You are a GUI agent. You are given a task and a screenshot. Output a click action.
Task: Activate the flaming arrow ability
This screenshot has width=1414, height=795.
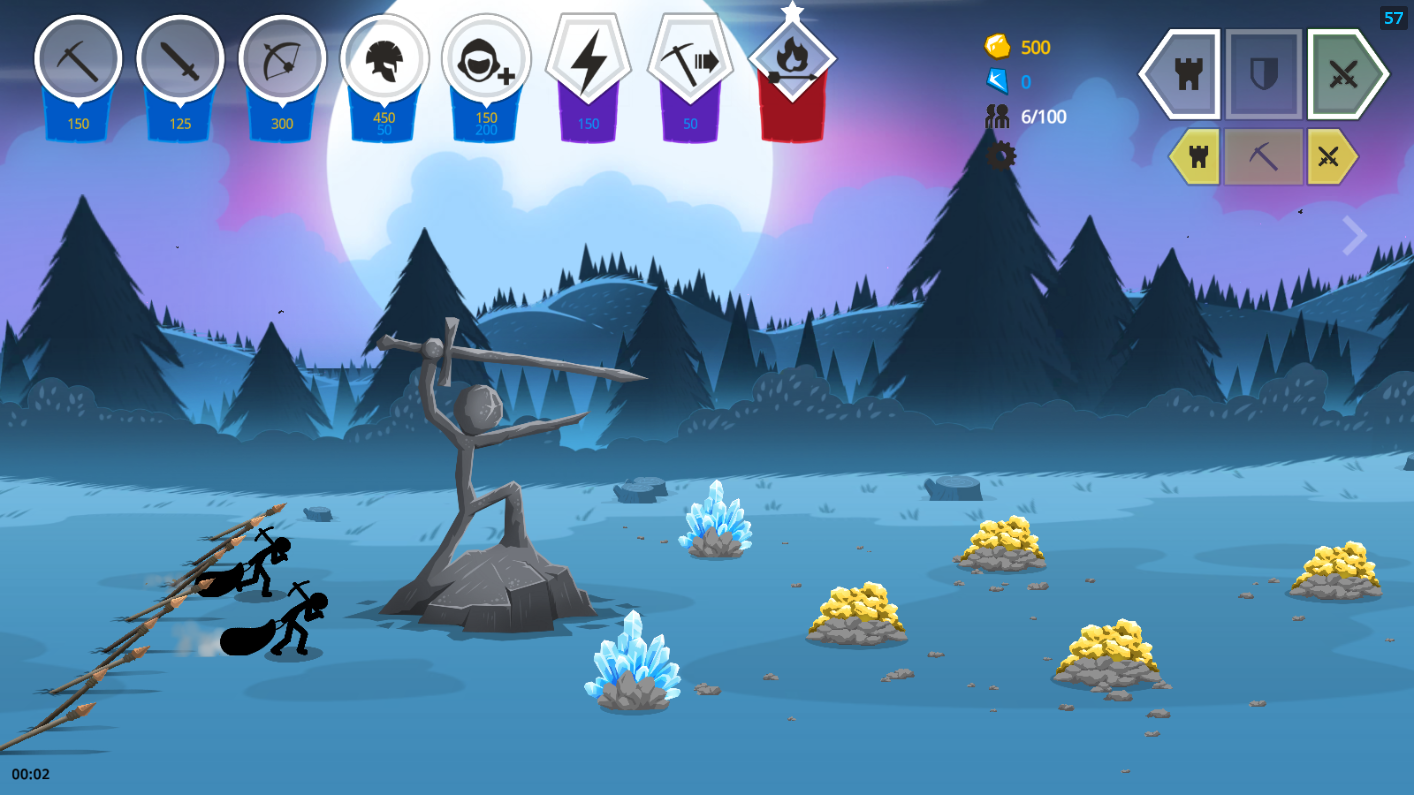pyautogui.click(x=792, y=61)
